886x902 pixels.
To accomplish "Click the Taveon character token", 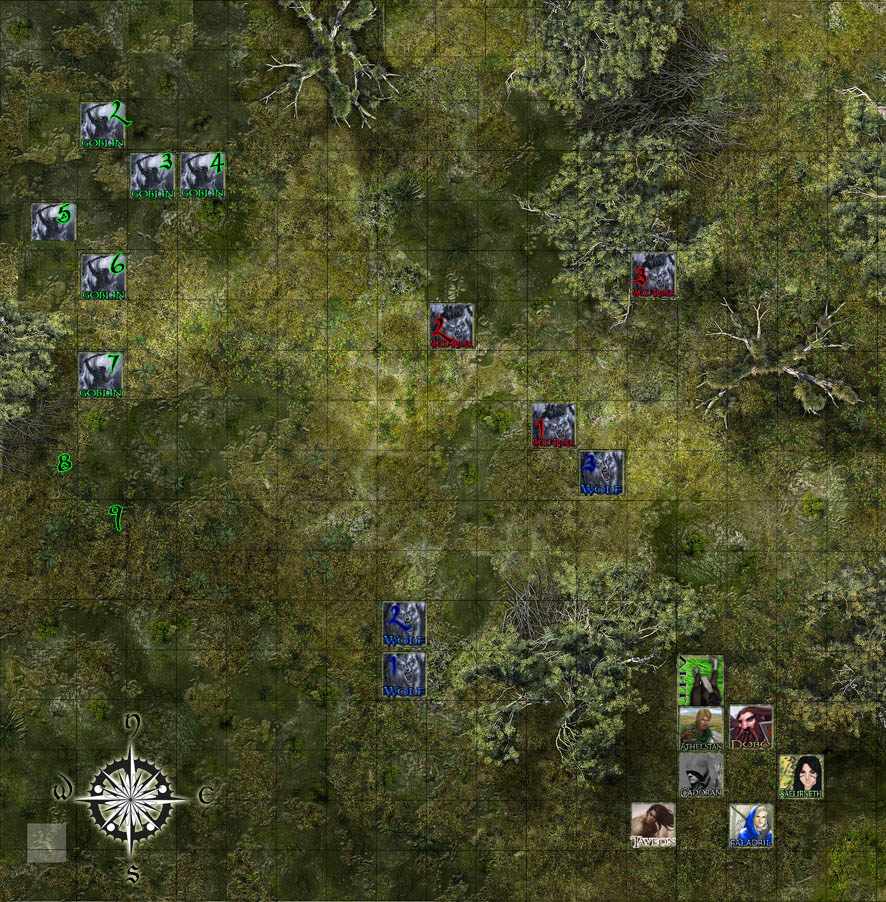I will (653, 825).
